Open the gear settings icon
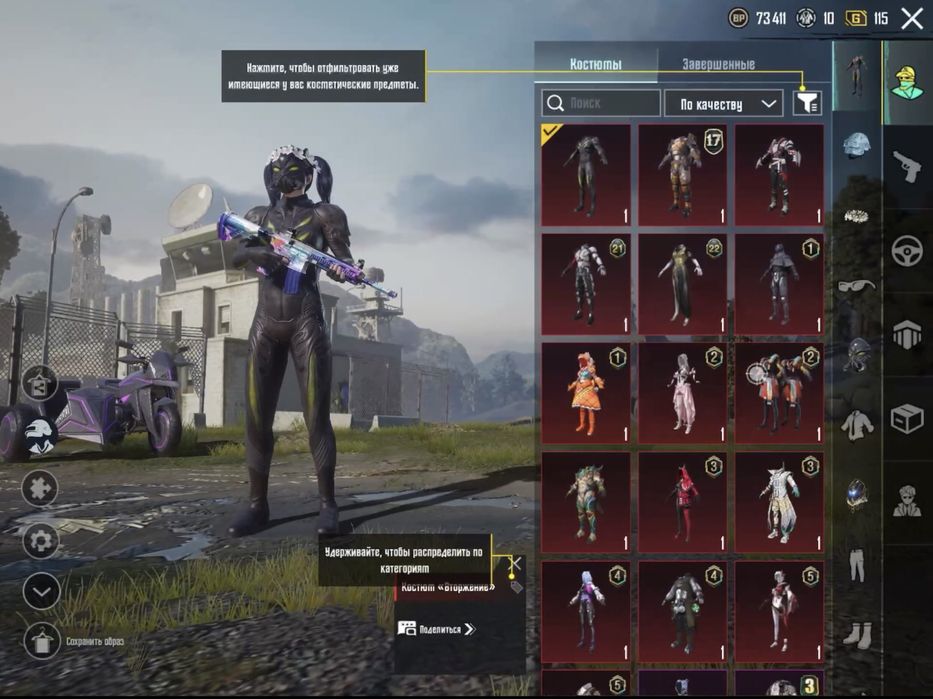 point(41,541)
